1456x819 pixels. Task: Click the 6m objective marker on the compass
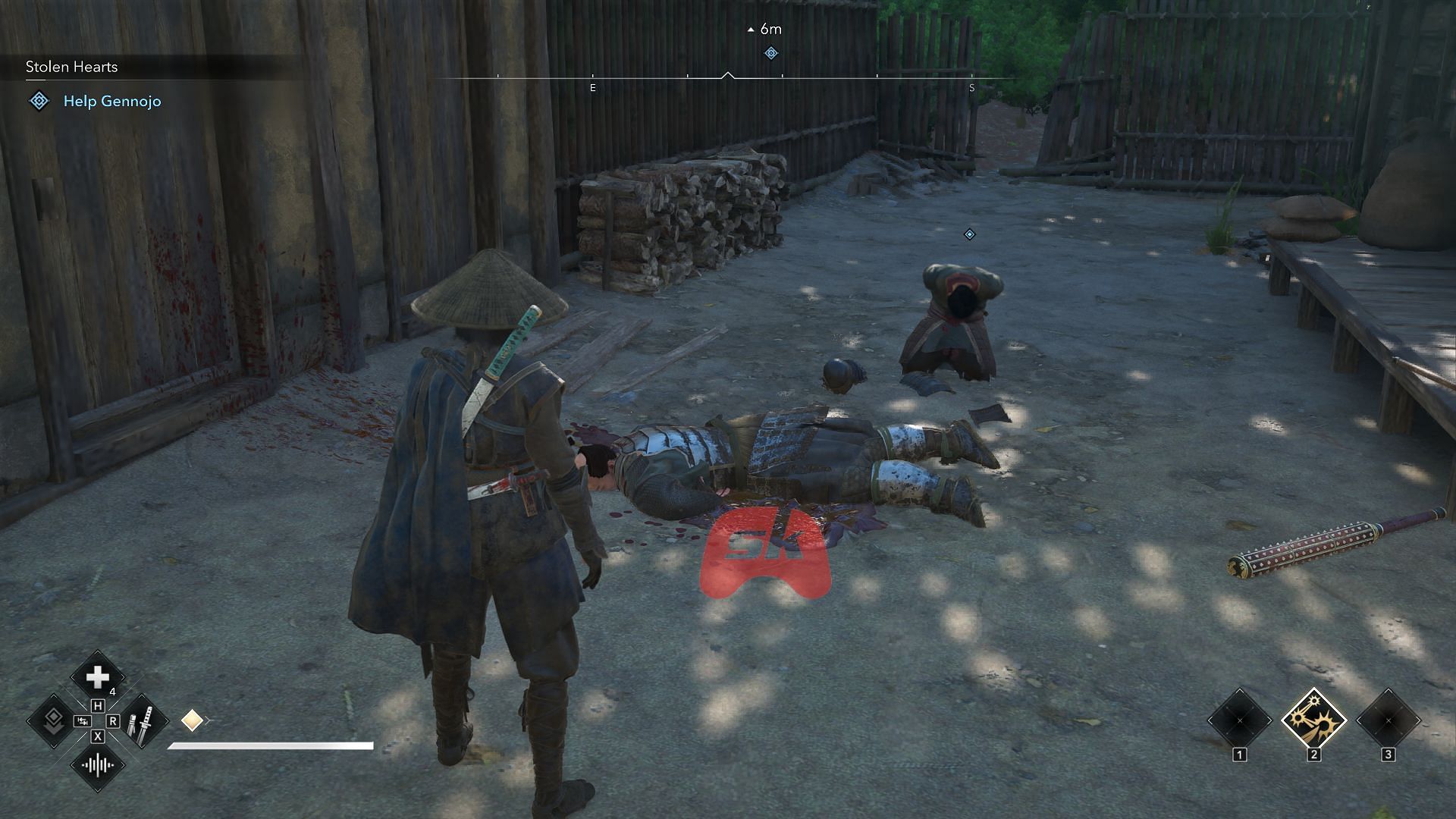770,52
